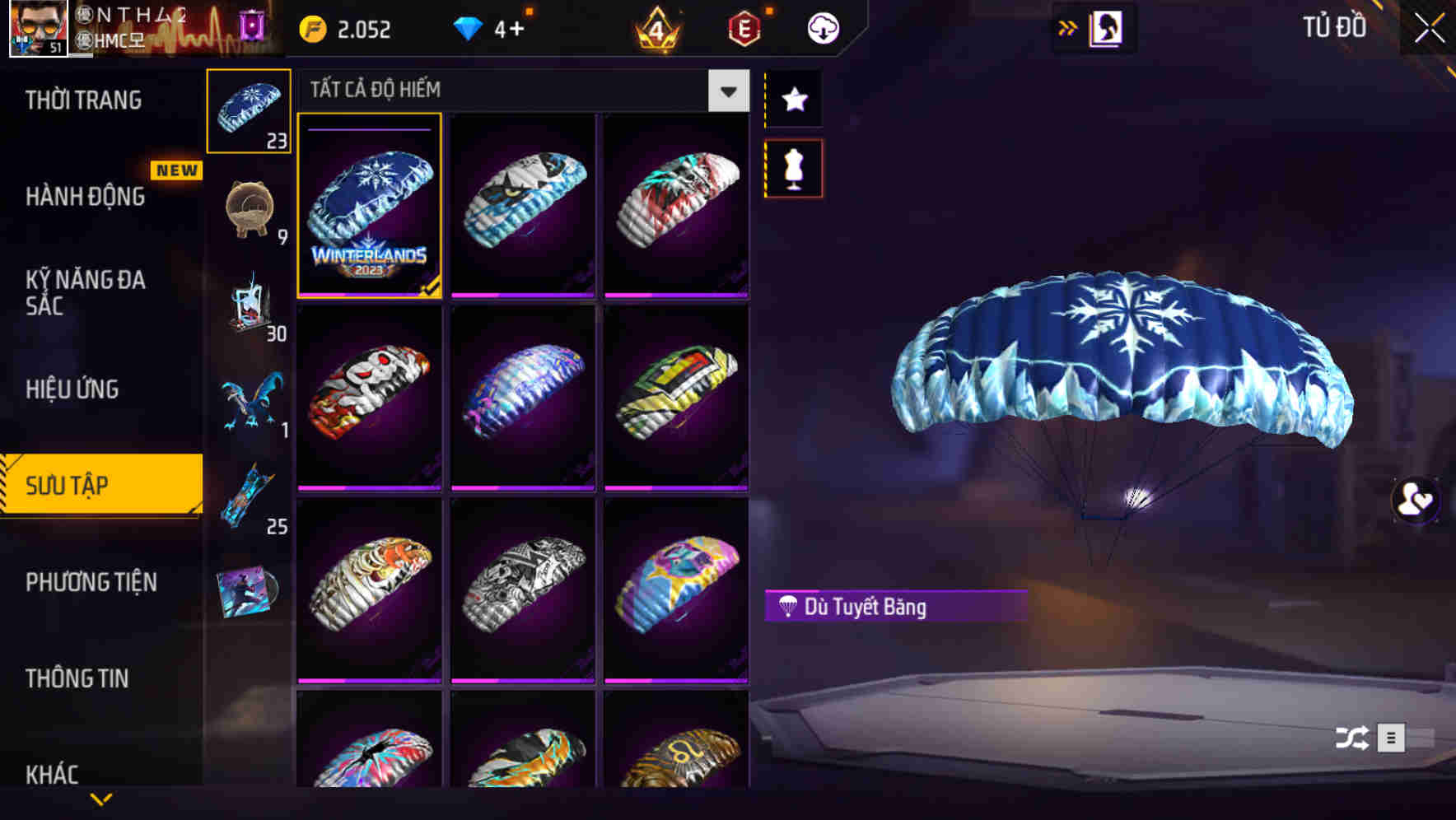Open the character preview card button

(x=1107, y=27)
